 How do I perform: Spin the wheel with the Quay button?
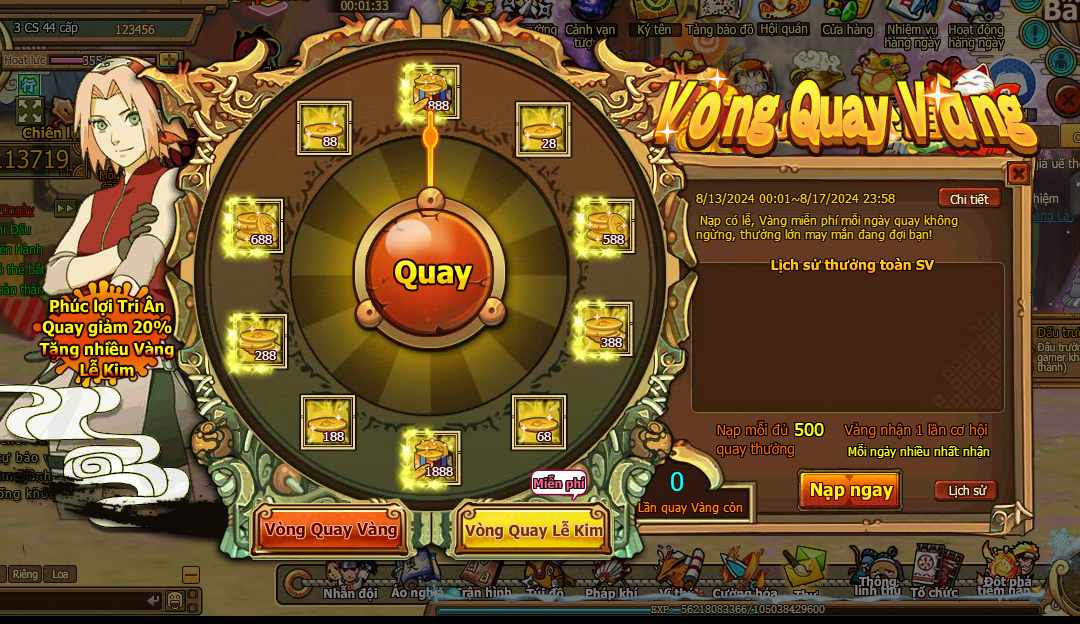point(432,272)
